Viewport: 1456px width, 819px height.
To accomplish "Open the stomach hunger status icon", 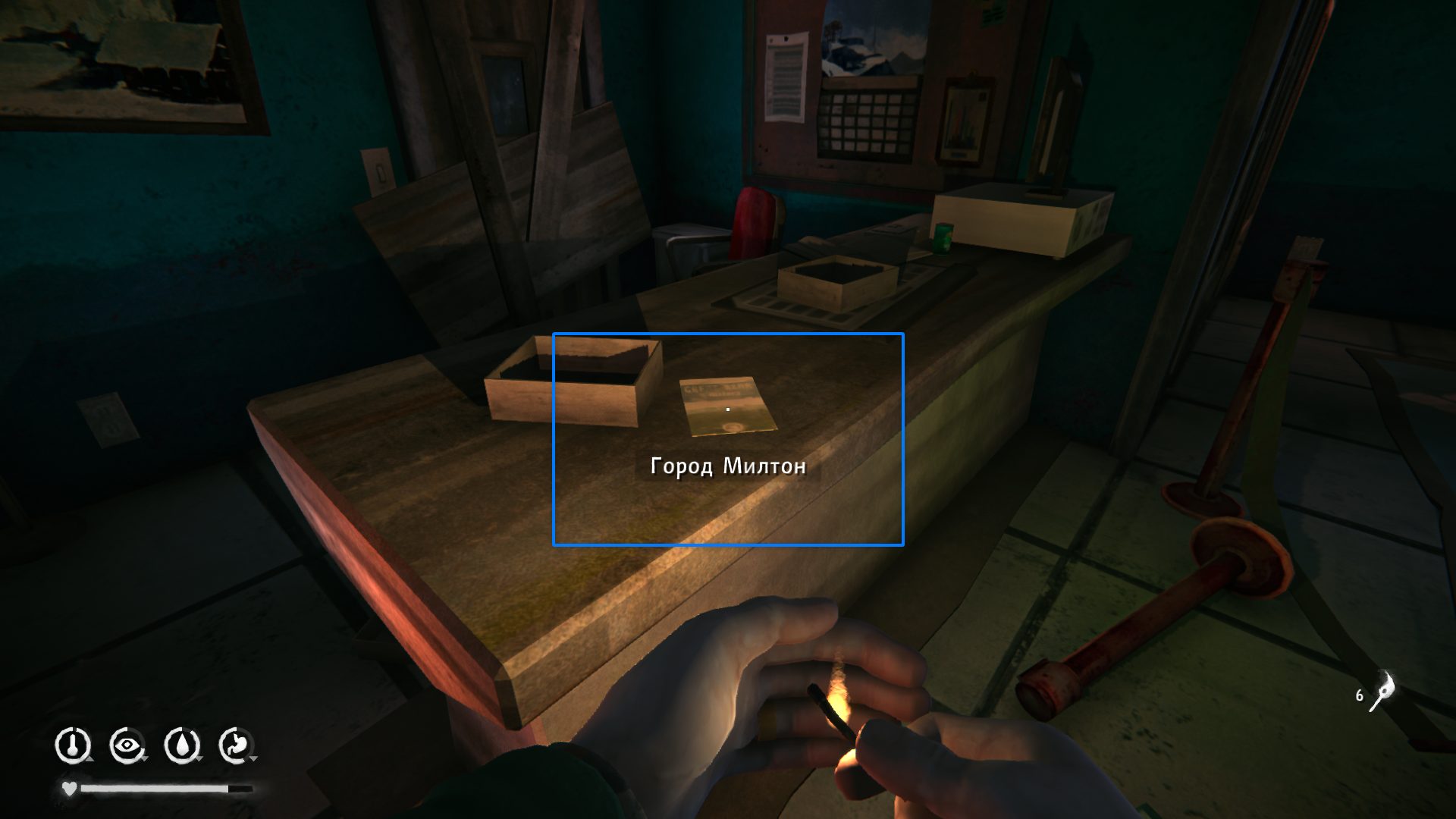I will [236, 745].
